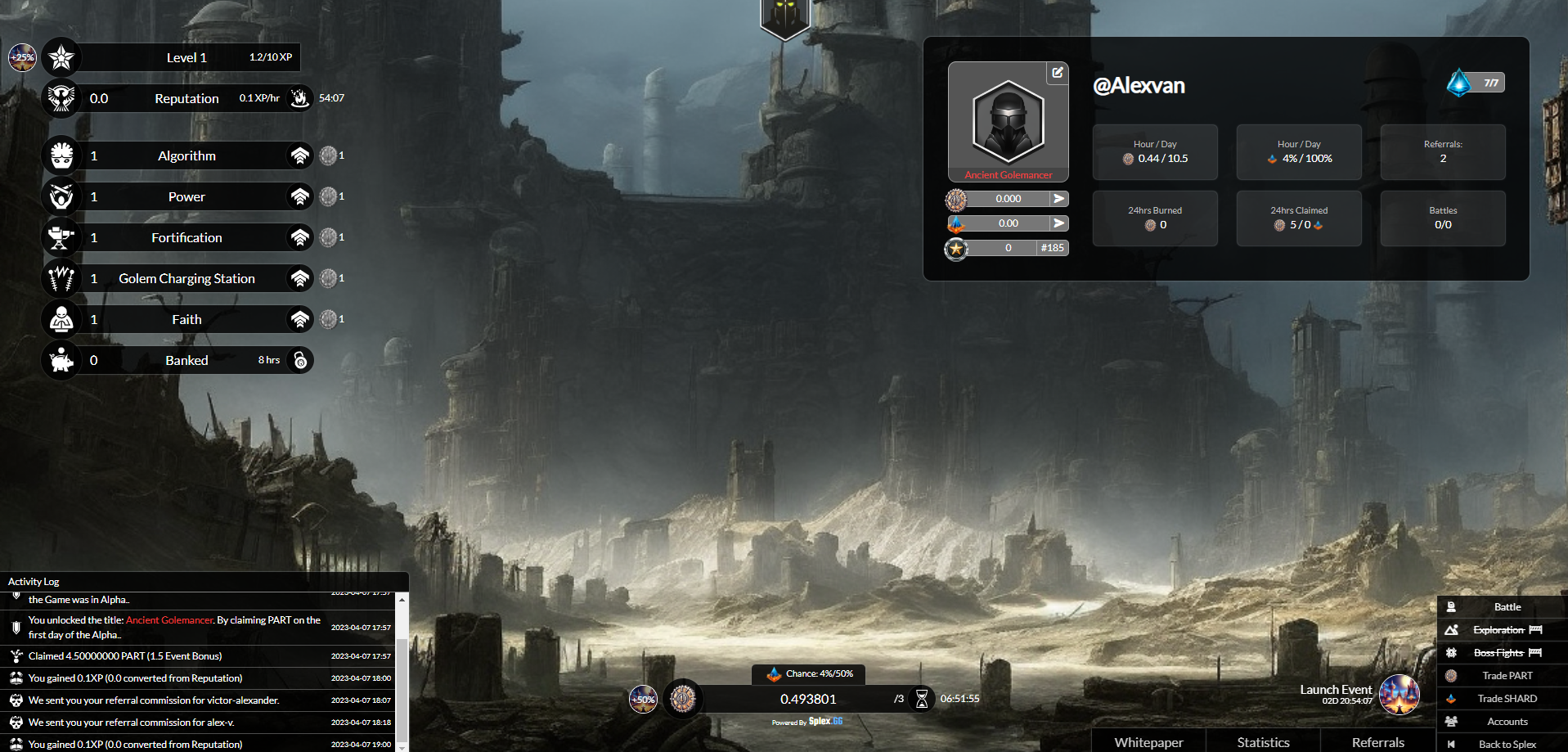Switch to the Statistics tab
This screenshot has height=752, width=1568.
tap(1263, 742)
